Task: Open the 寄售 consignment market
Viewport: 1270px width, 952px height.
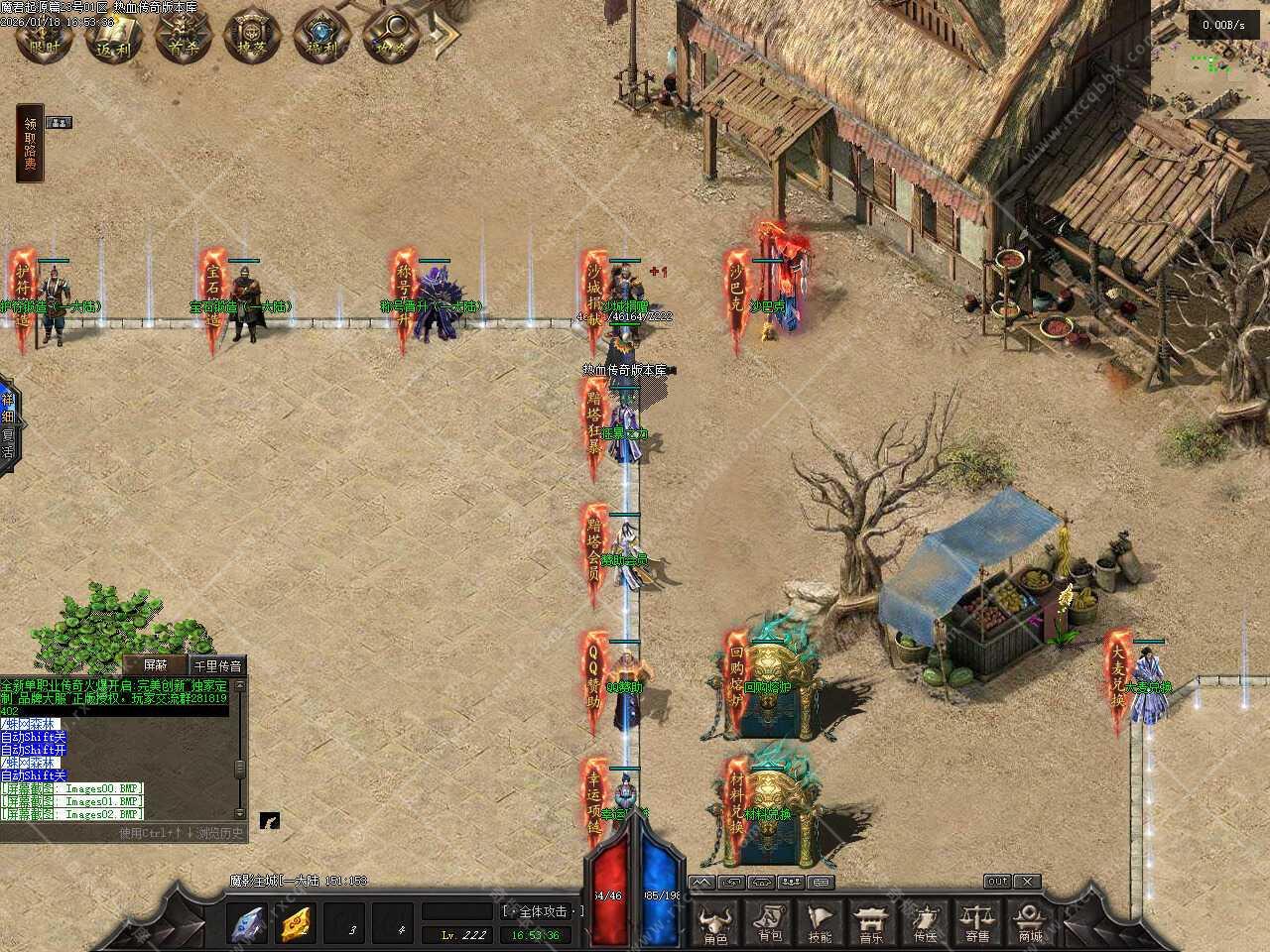Action: coord(977,923)
